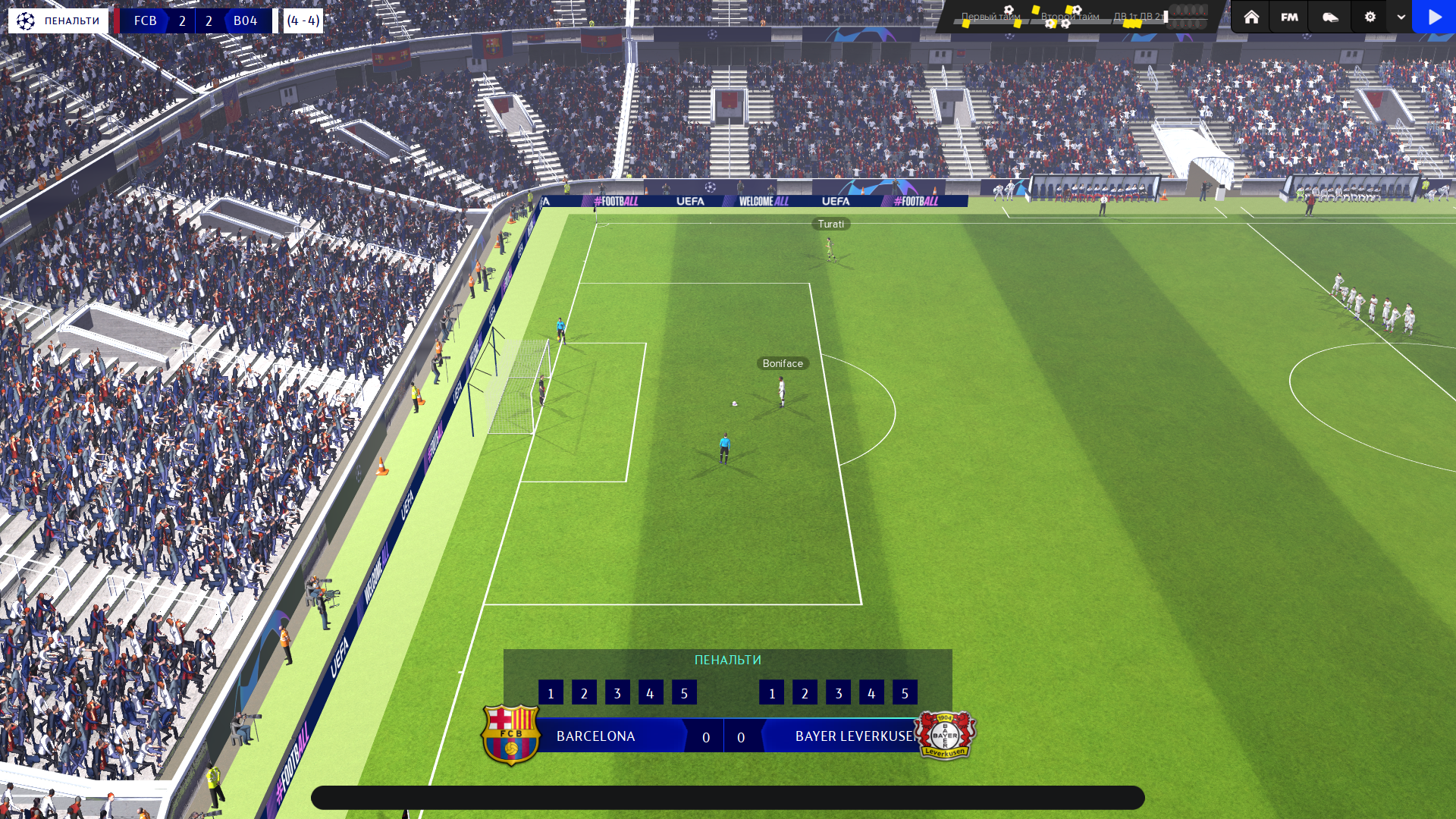Expand the dropdown arrow next to settings
Screen dimensions: 1456x819
click(1401, 17)
